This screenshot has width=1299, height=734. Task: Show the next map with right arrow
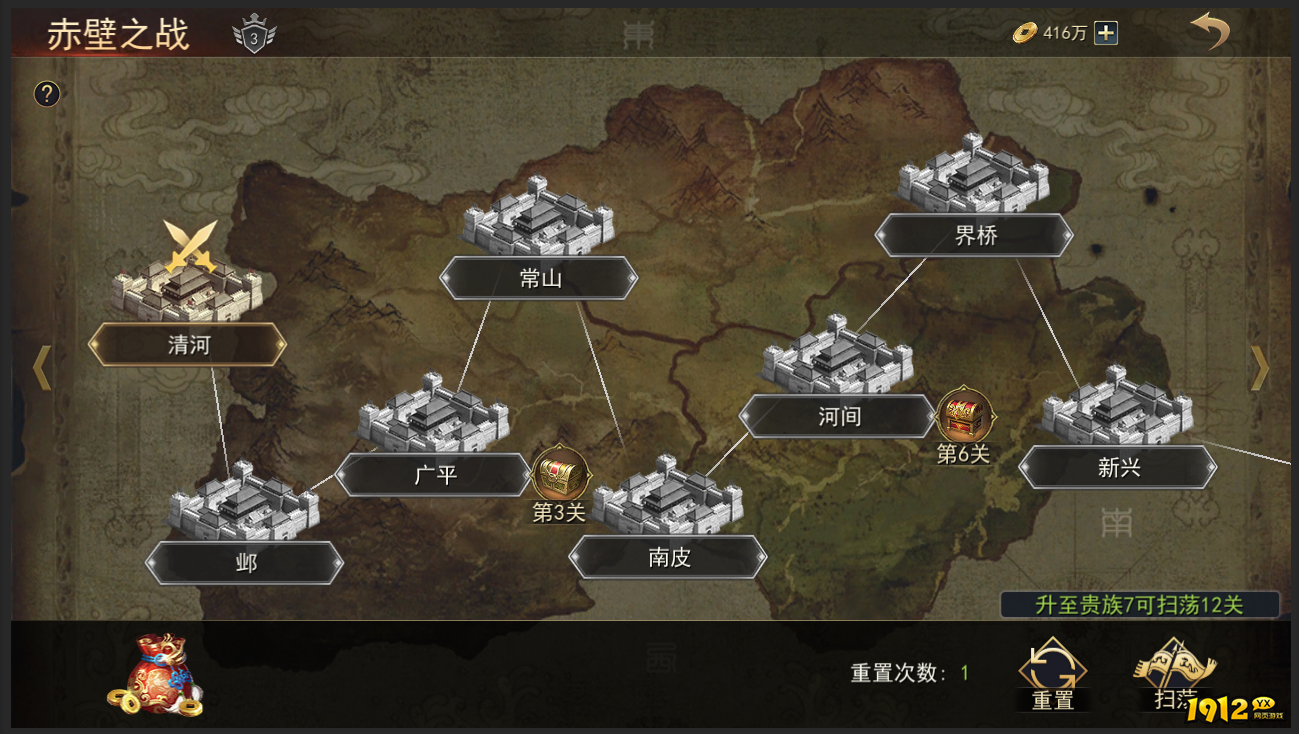tap(1259, 368)
